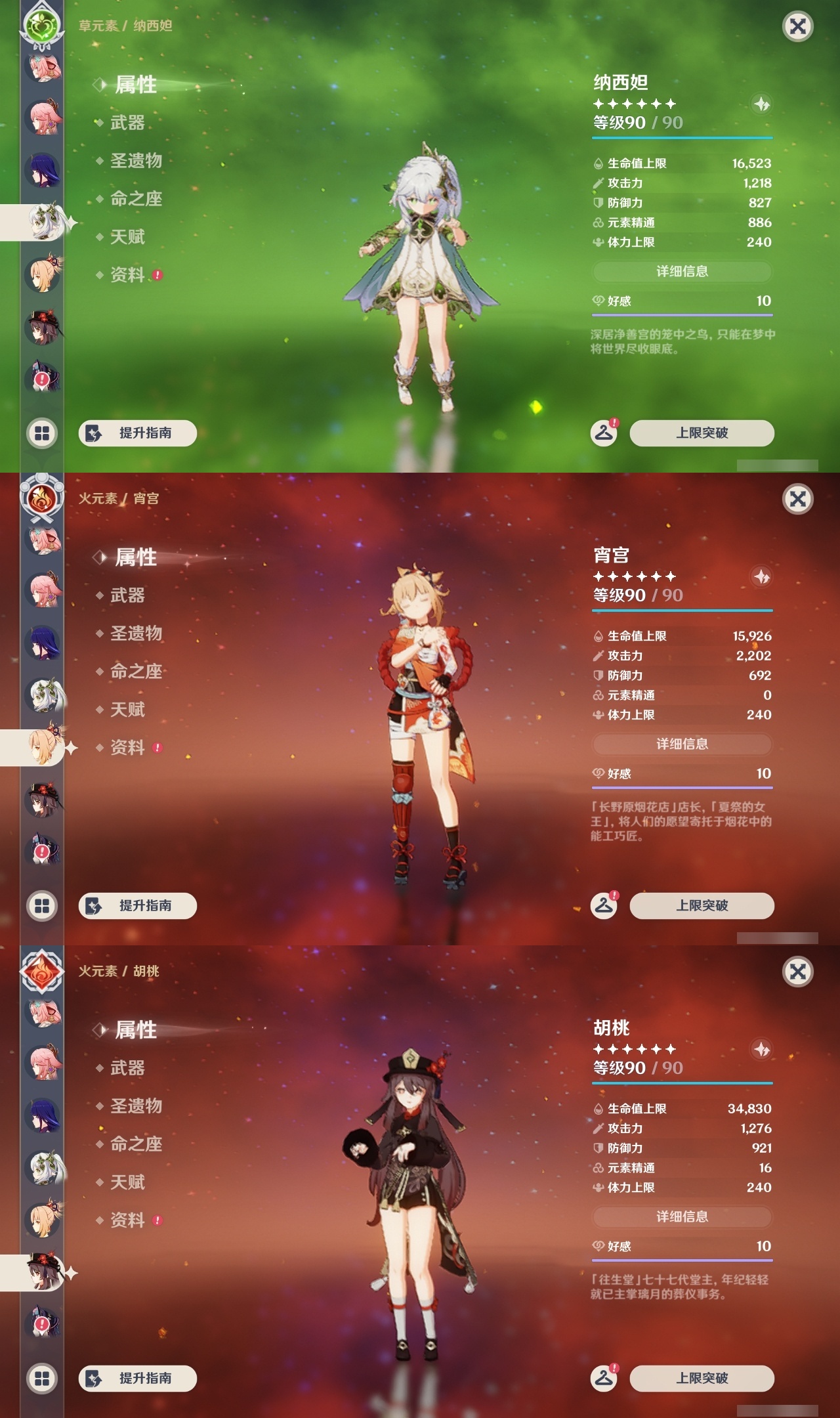Switch to the 命之座 tab
Screen dimensions: 840x1418
point(136,199)
